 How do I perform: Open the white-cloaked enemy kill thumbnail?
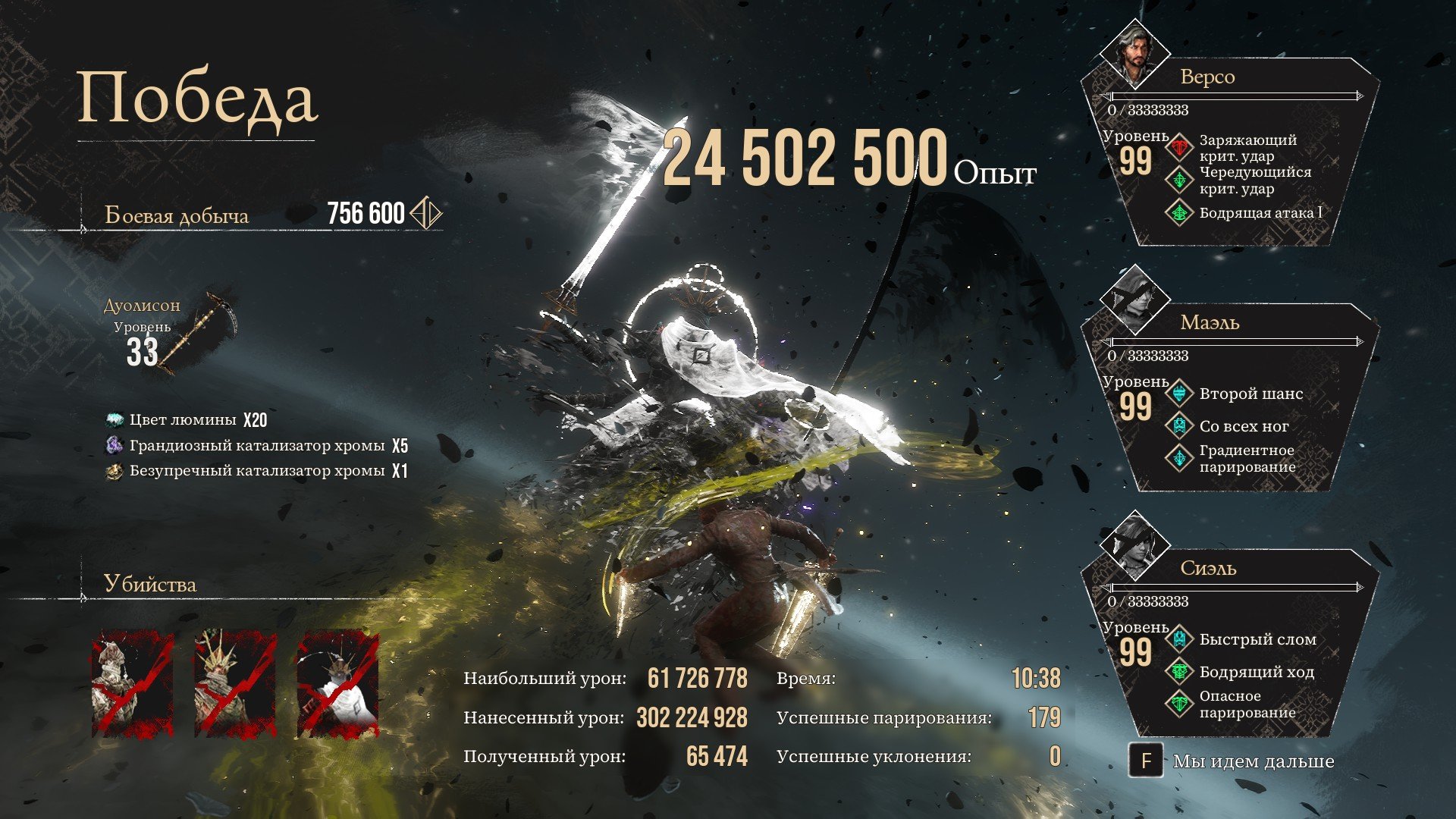tap(337, 685)
